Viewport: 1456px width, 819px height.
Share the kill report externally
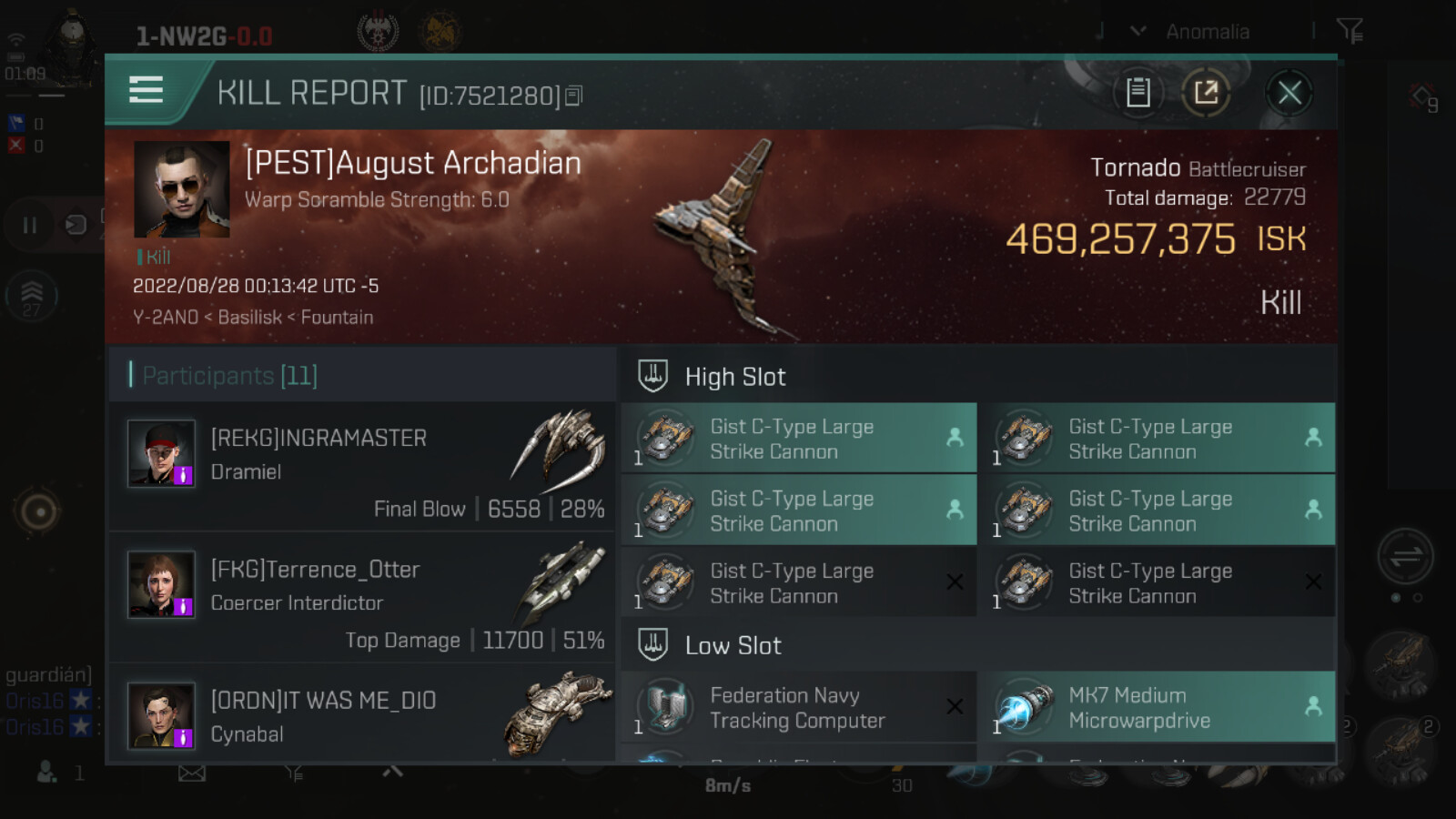[1206, 93]
